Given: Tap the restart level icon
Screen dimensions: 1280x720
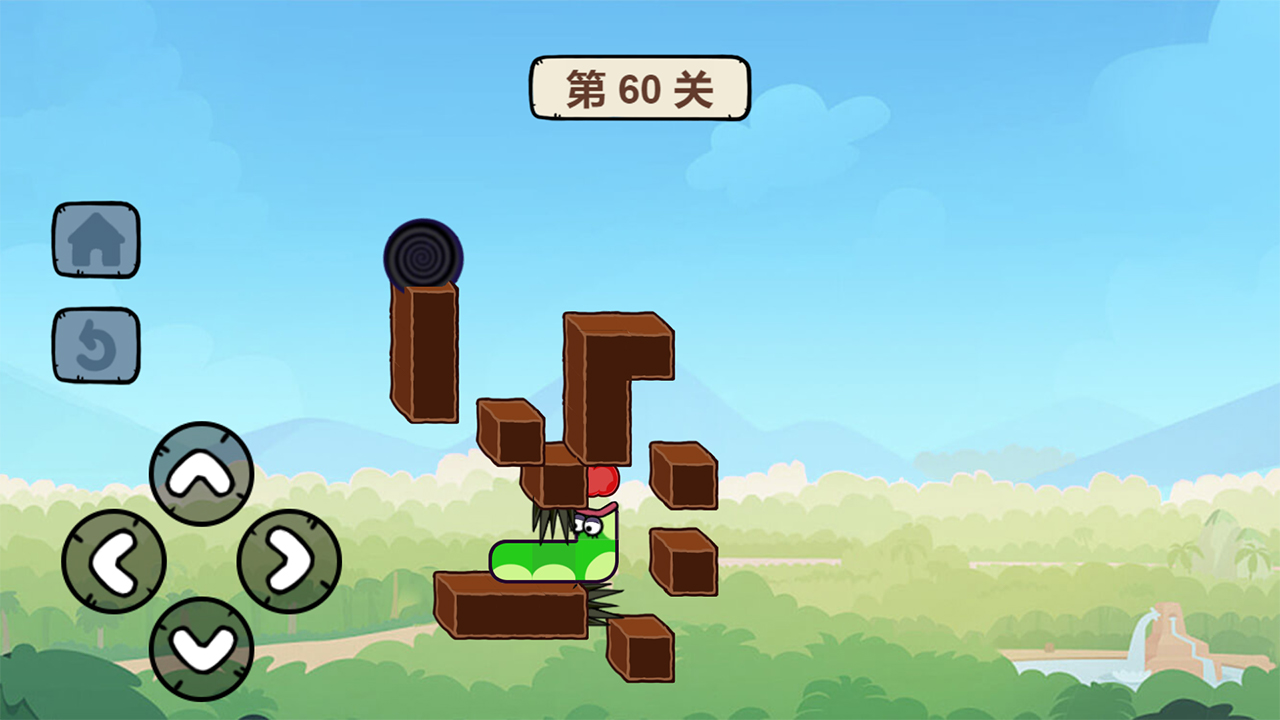Looking at the screenshot, I should [96, 345].
